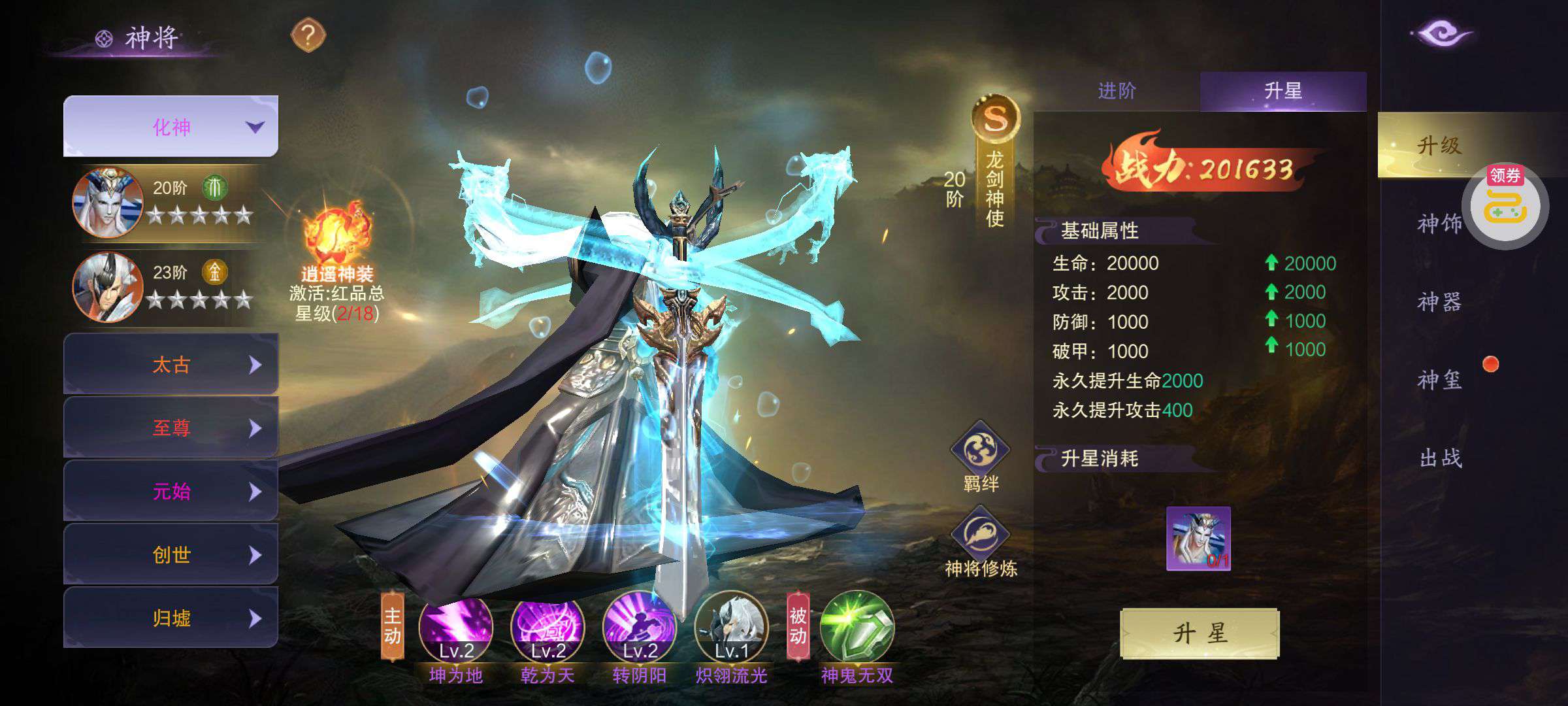1568x706 pixels.
Task: Switch to the 进阶 tab
Action: 1117,91
